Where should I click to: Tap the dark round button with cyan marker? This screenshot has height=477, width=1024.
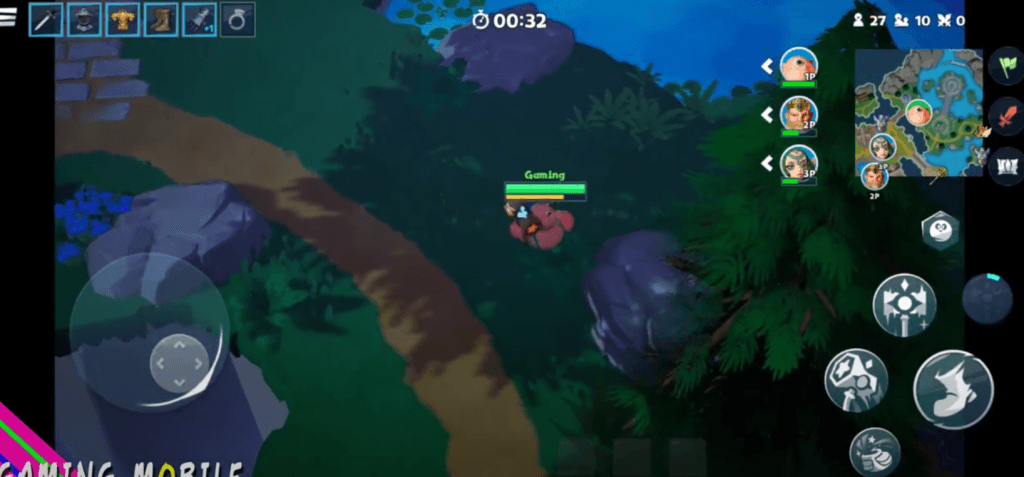pos(987,298)
